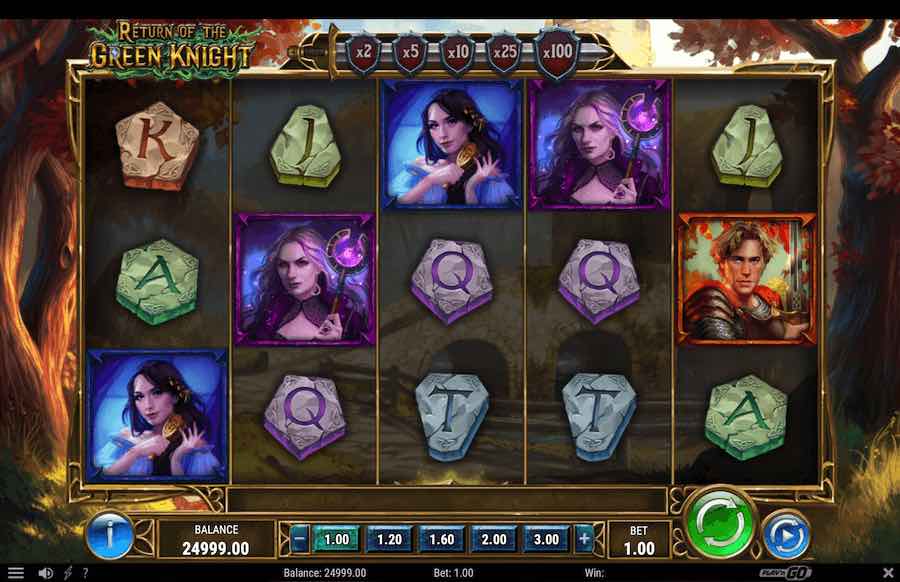Choose the 1.20 bet value
This screenshot has height=582, width=900.
389,539
